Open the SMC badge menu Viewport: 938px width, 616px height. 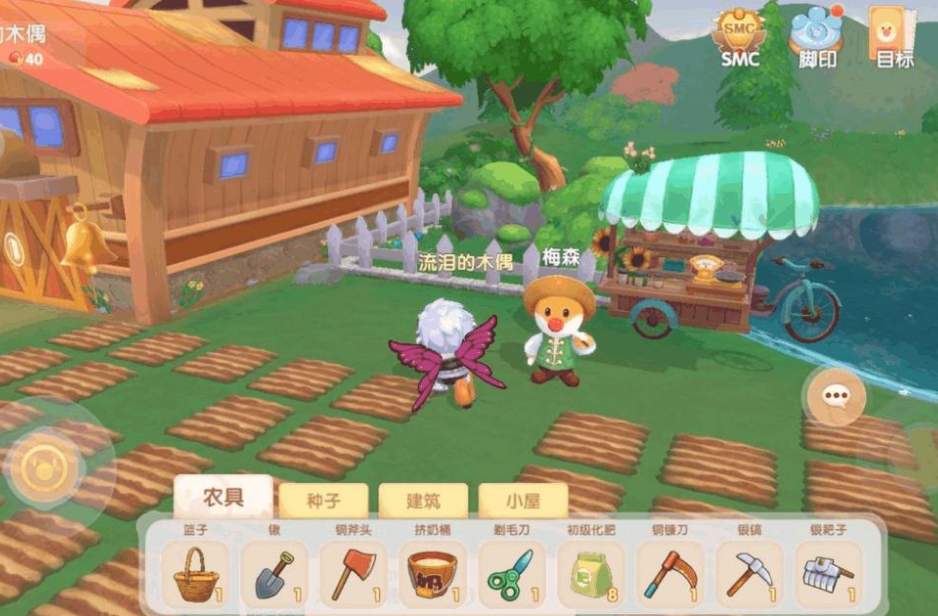point(739,37)
